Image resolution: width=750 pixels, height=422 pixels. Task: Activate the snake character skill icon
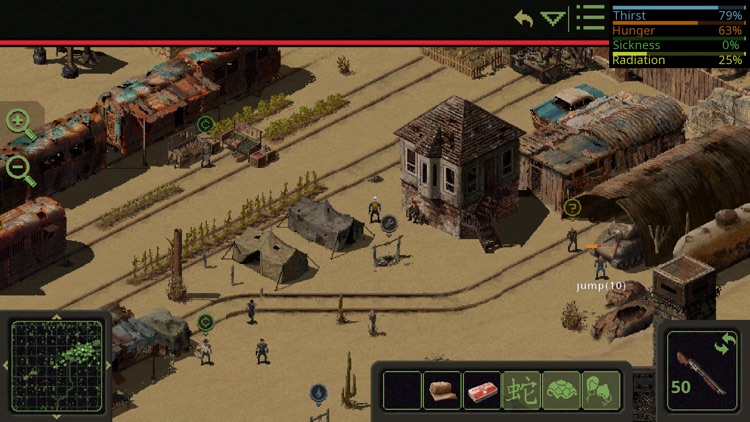coord(521,390)
